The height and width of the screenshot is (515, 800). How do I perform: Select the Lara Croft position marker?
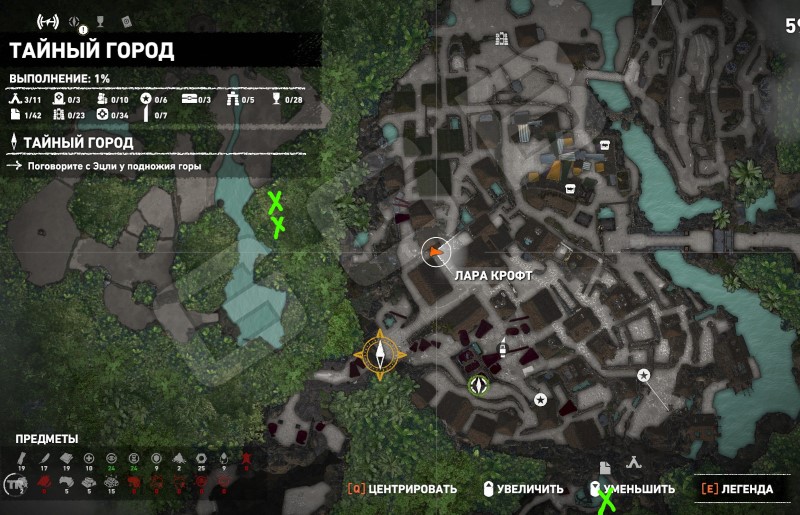[x=435, y=254]
